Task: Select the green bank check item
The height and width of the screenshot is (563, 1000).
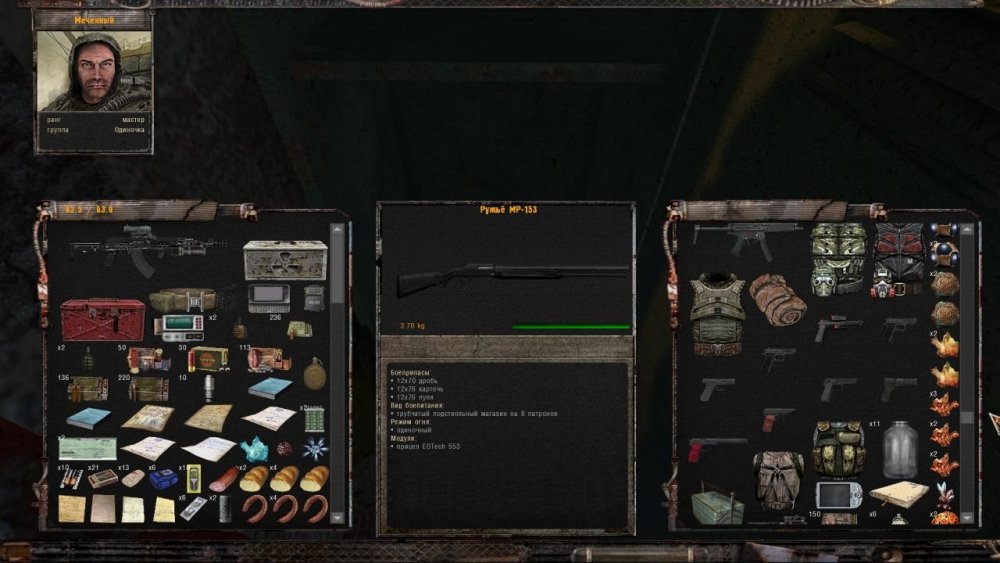Action: pos(88,448)
